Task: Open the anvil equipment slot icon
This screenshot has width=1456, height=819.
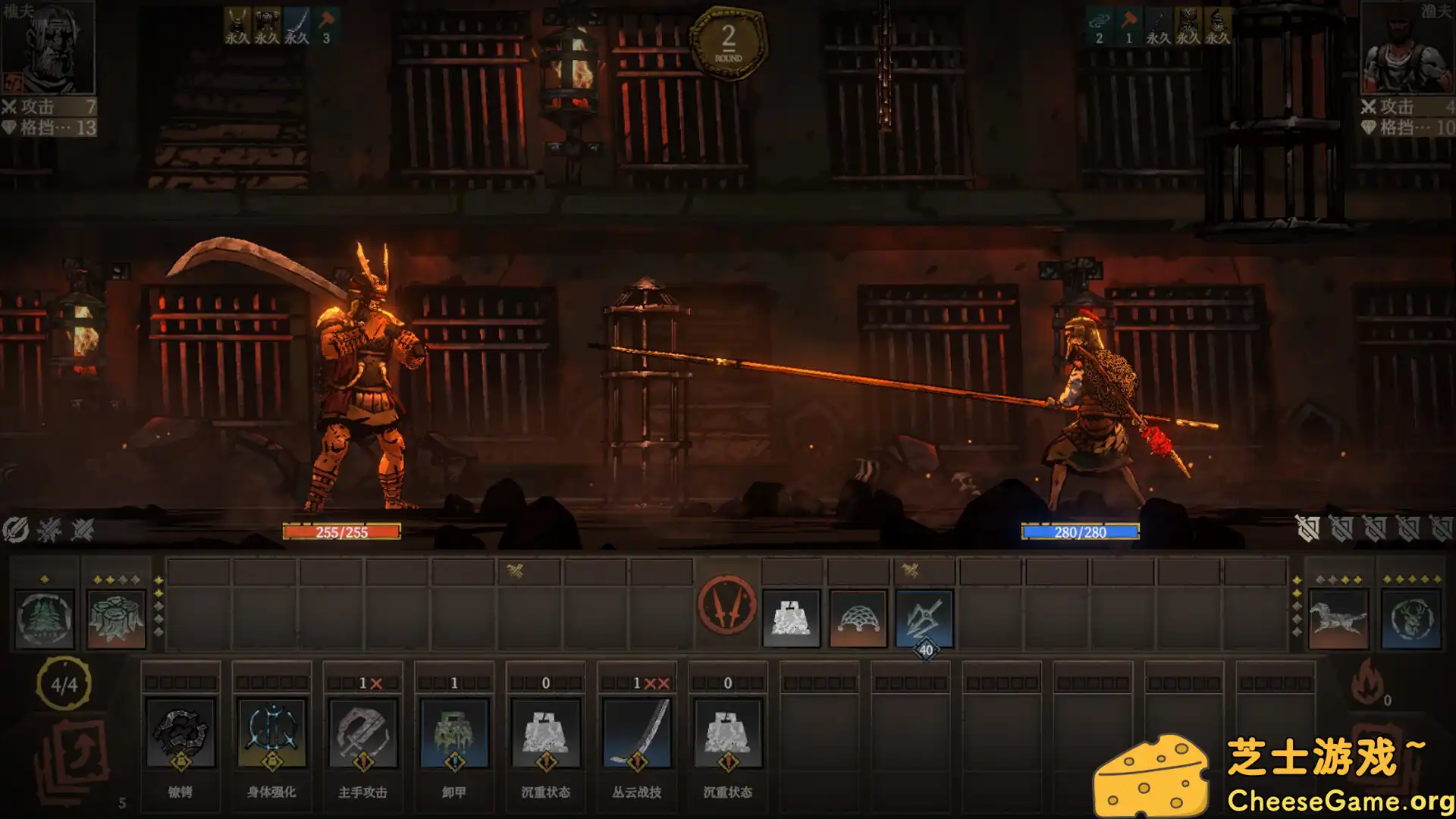Action: pyautogui.click(x=792, y=617)
